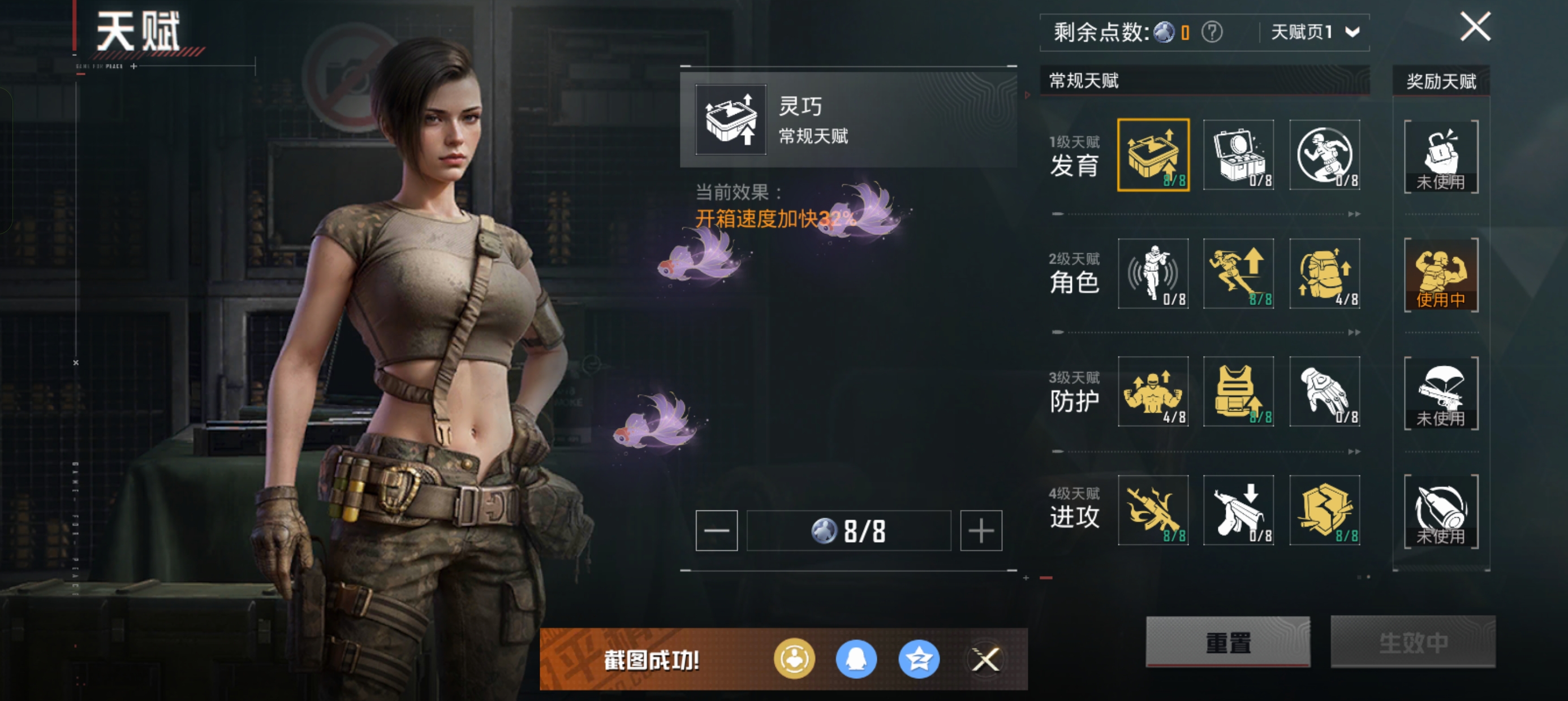This screenshot has width=1568, height=701.
Task: Select the broken shield attack talent
Action: pos(1325,510)
